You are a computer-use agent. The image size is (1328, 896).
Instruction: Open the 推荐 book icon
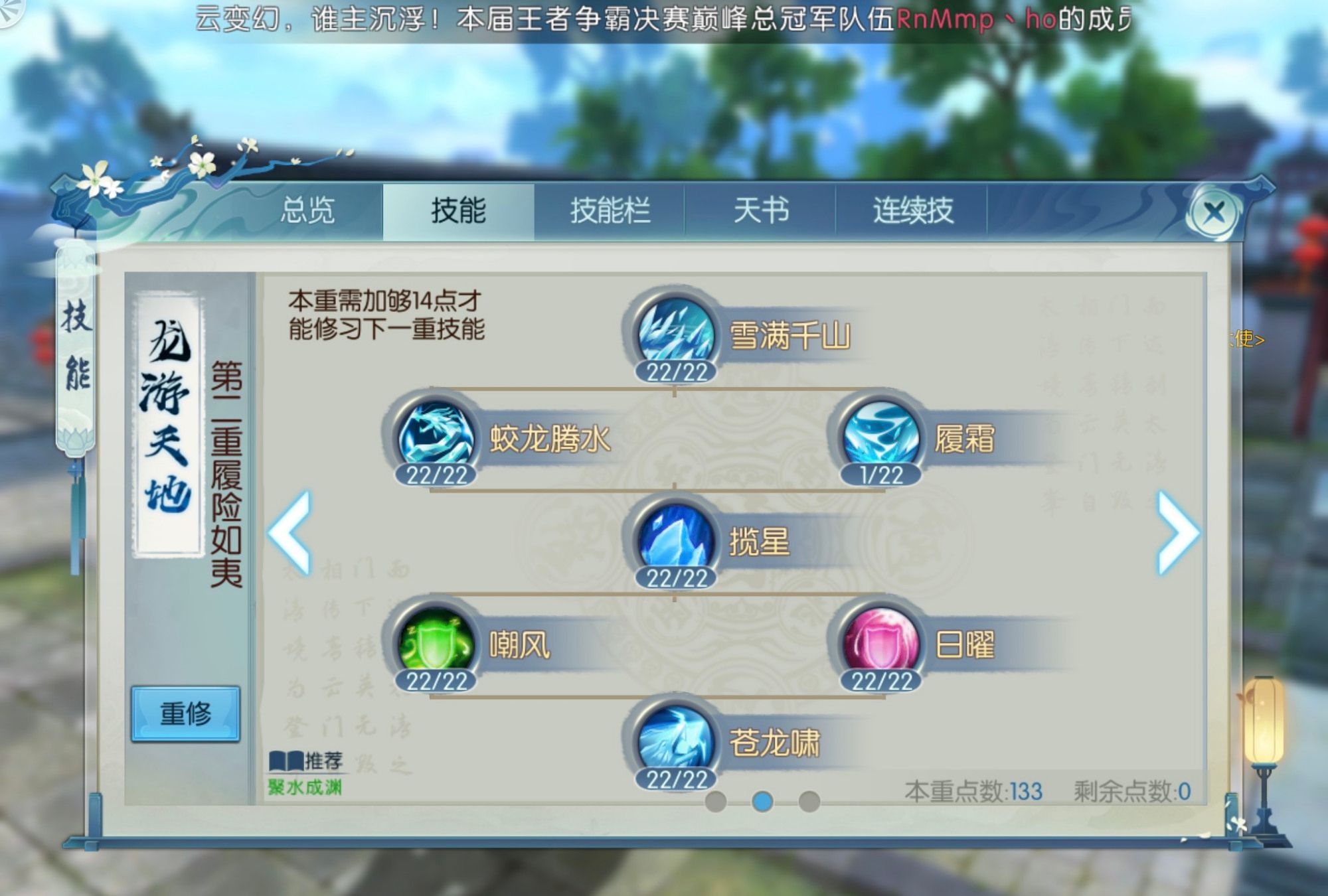tap(286, 762)
